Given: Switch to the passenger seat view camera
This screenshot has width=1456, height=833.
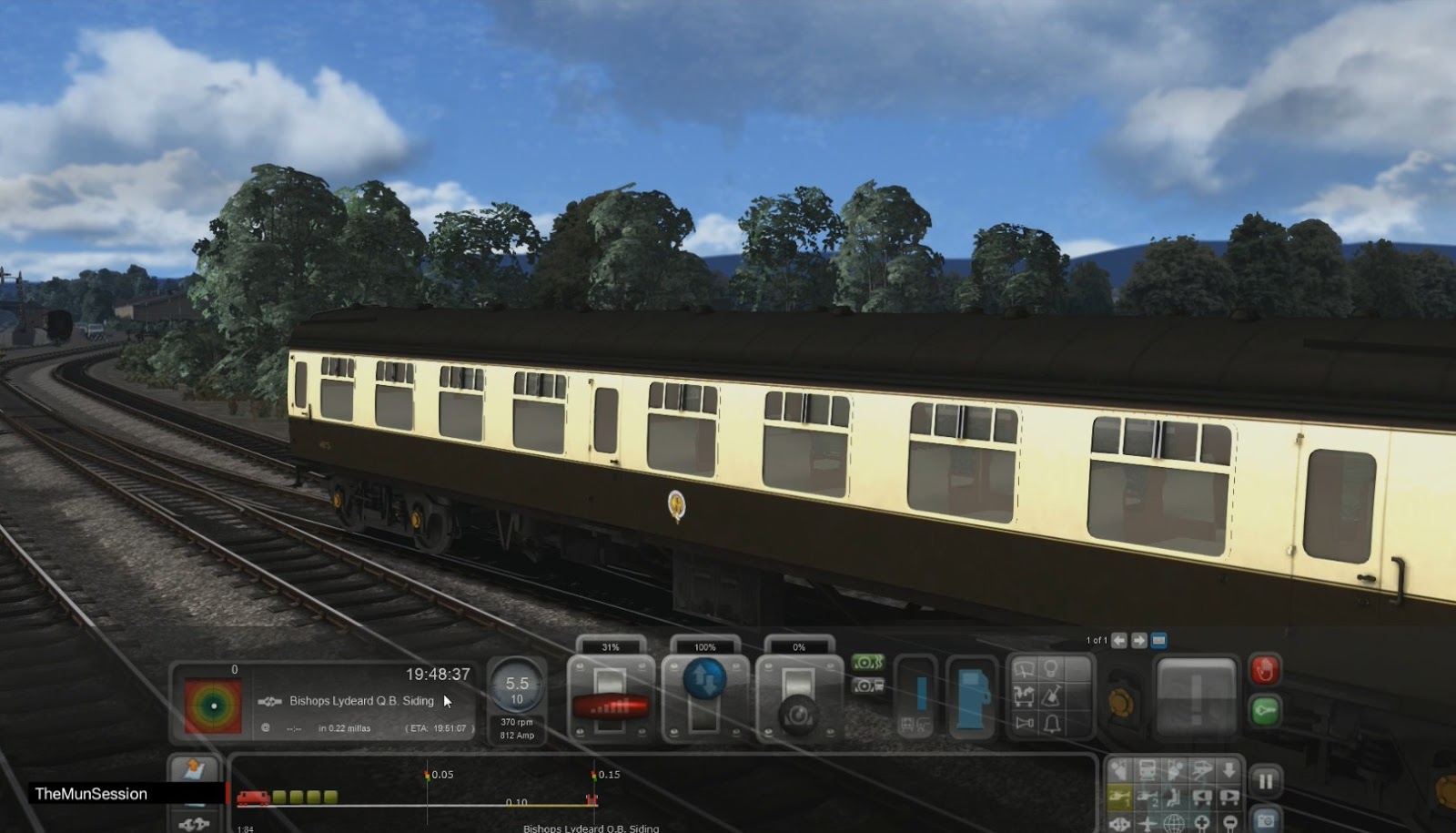Looking at the screenshot, I should (1173, 797).
